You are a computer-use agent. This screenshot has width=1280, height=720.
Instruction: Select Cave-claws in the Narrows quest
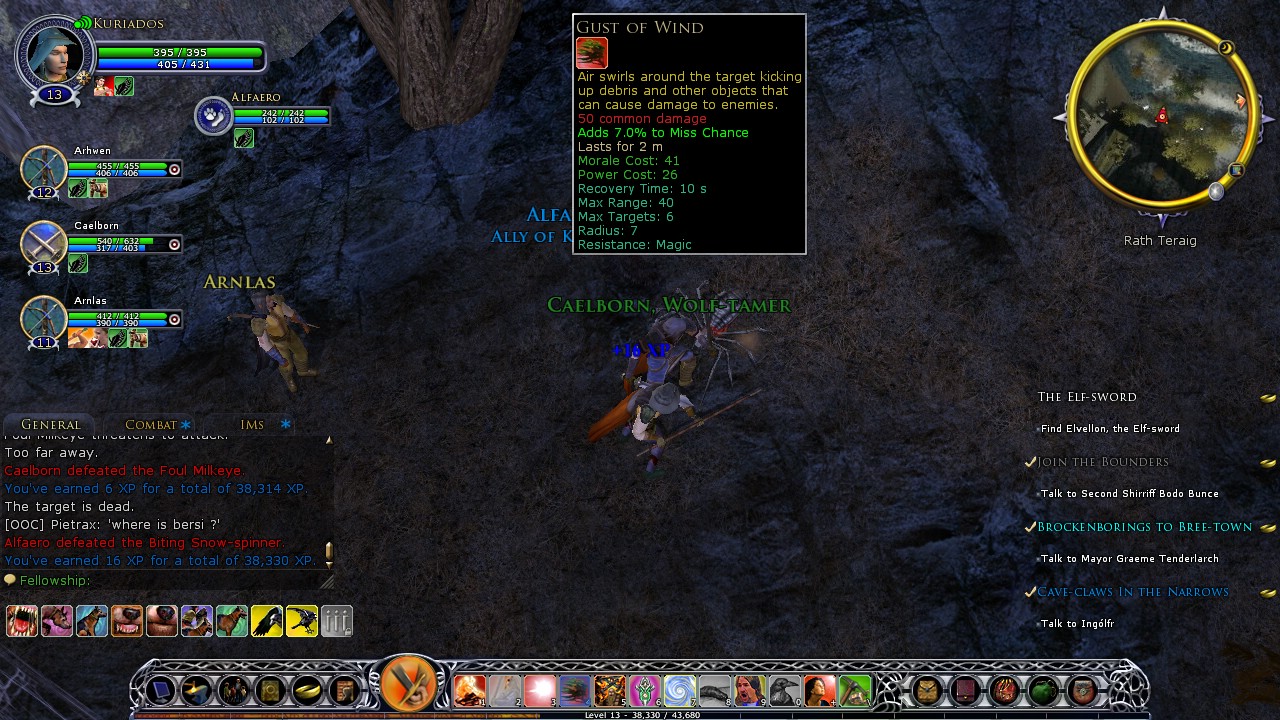point(1132,592)
